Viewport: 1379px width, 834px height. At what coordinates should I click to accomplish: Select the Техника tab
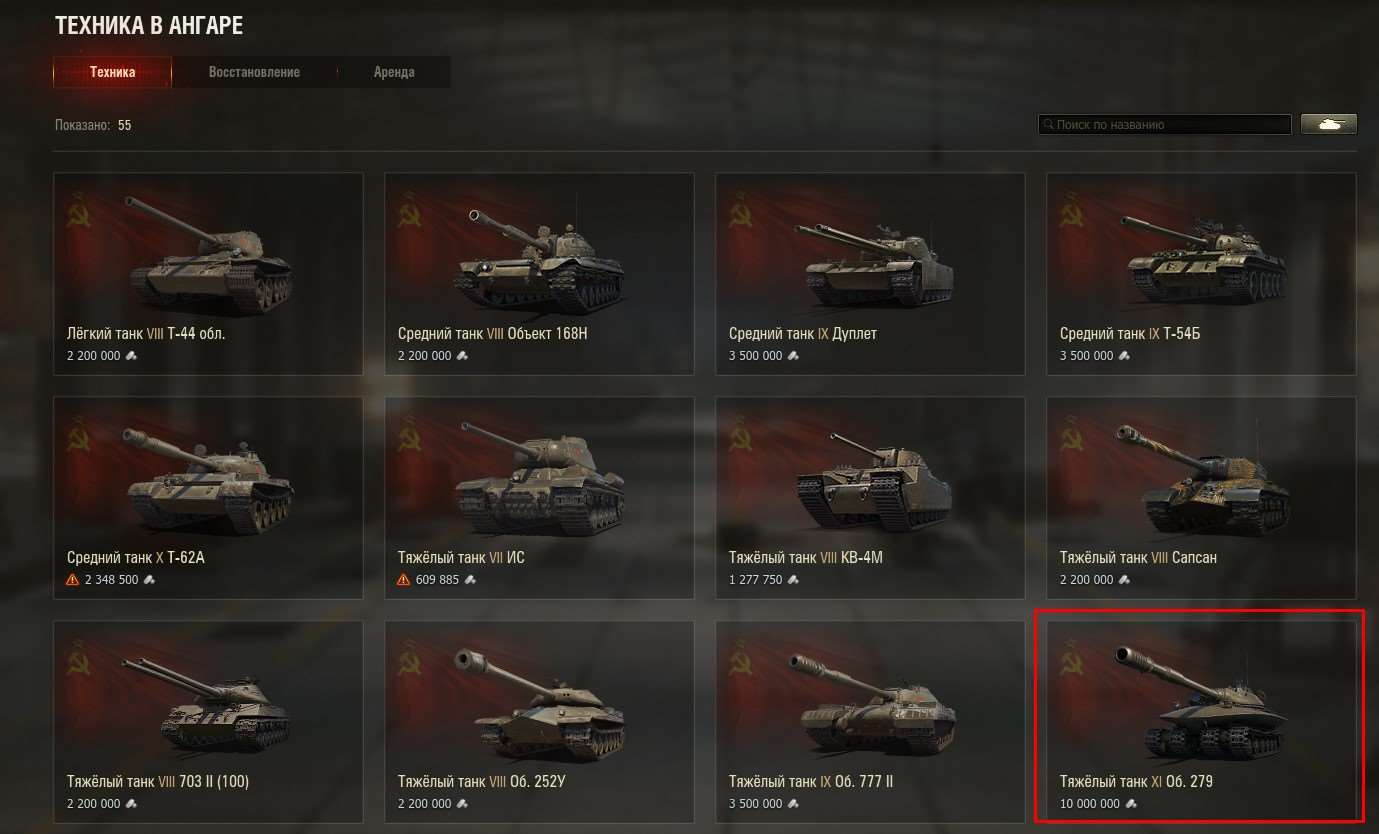pos(112,71)
